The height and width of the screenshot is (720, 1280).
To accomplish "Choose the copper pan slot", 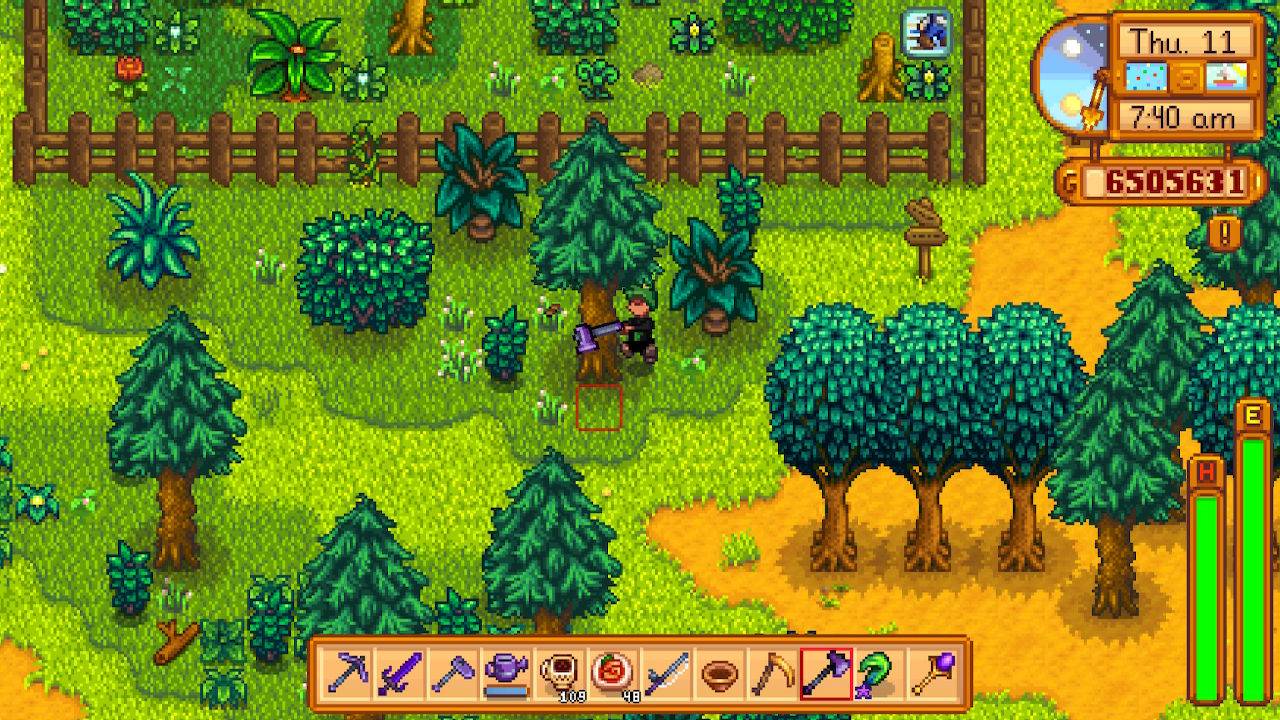I will 719,674.
